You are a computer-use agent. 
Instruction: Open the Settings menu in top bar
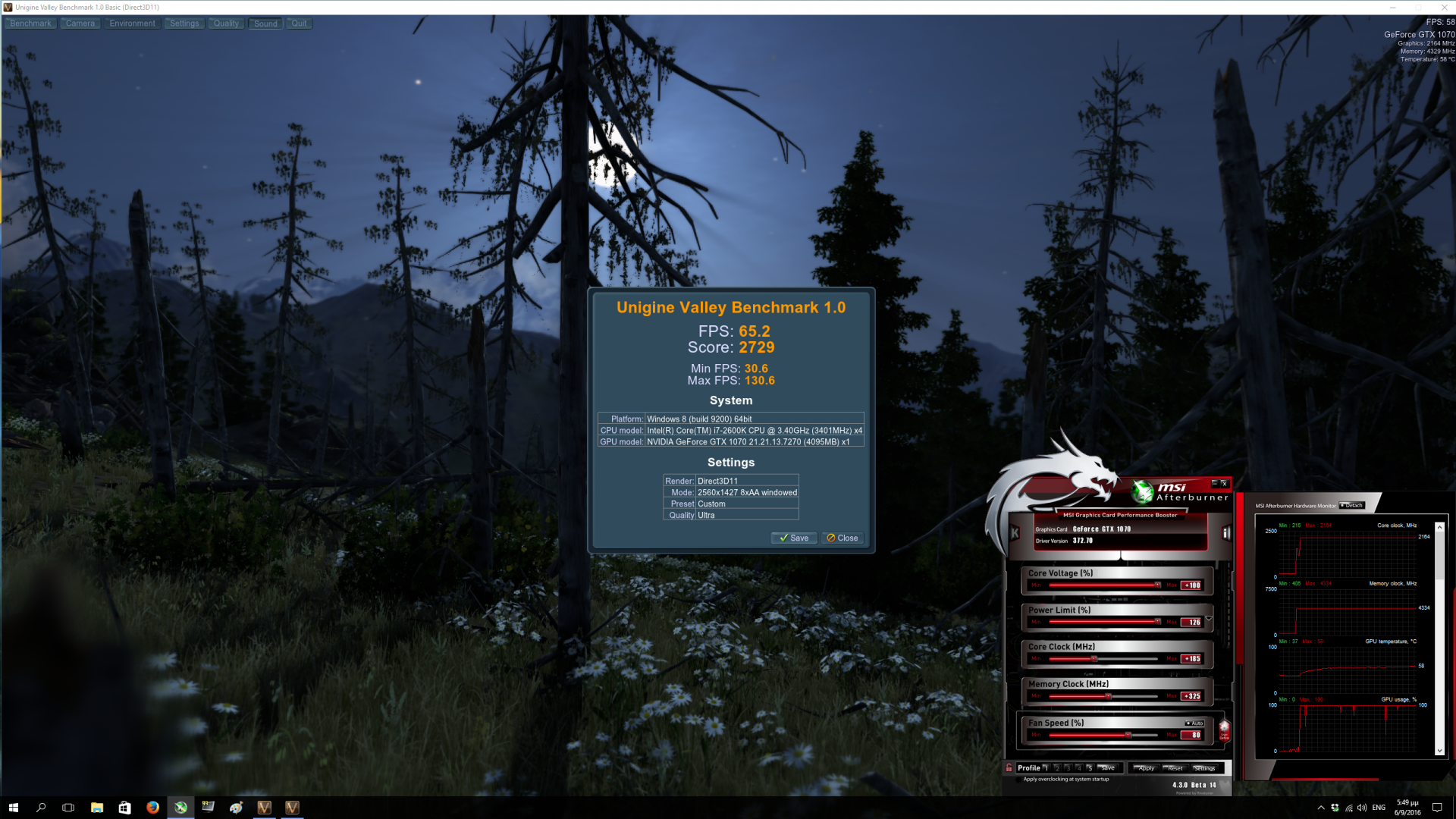(x=184, y=24)
